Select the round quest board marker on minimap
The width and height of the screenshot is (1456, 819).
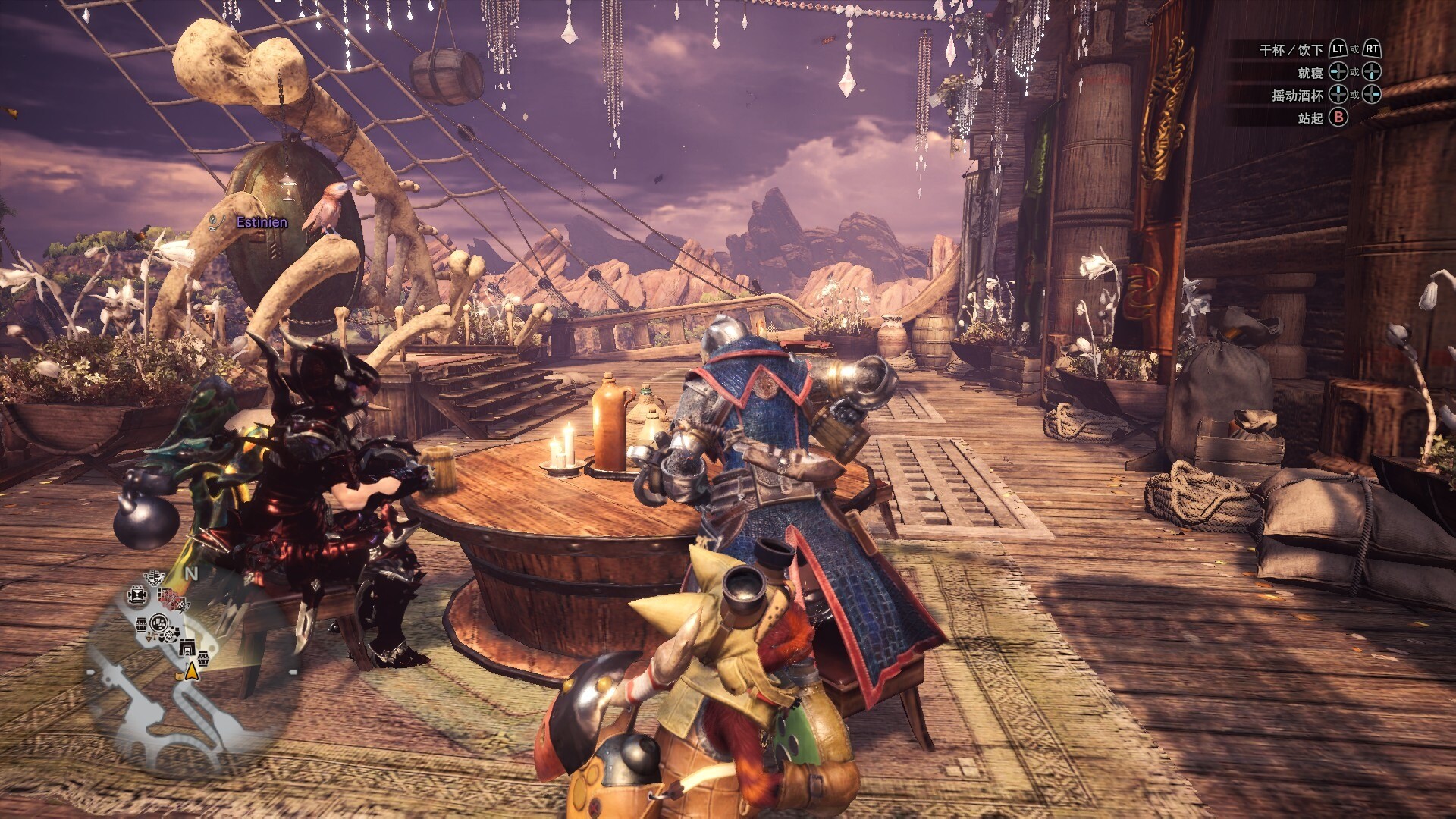click(159, 623)
